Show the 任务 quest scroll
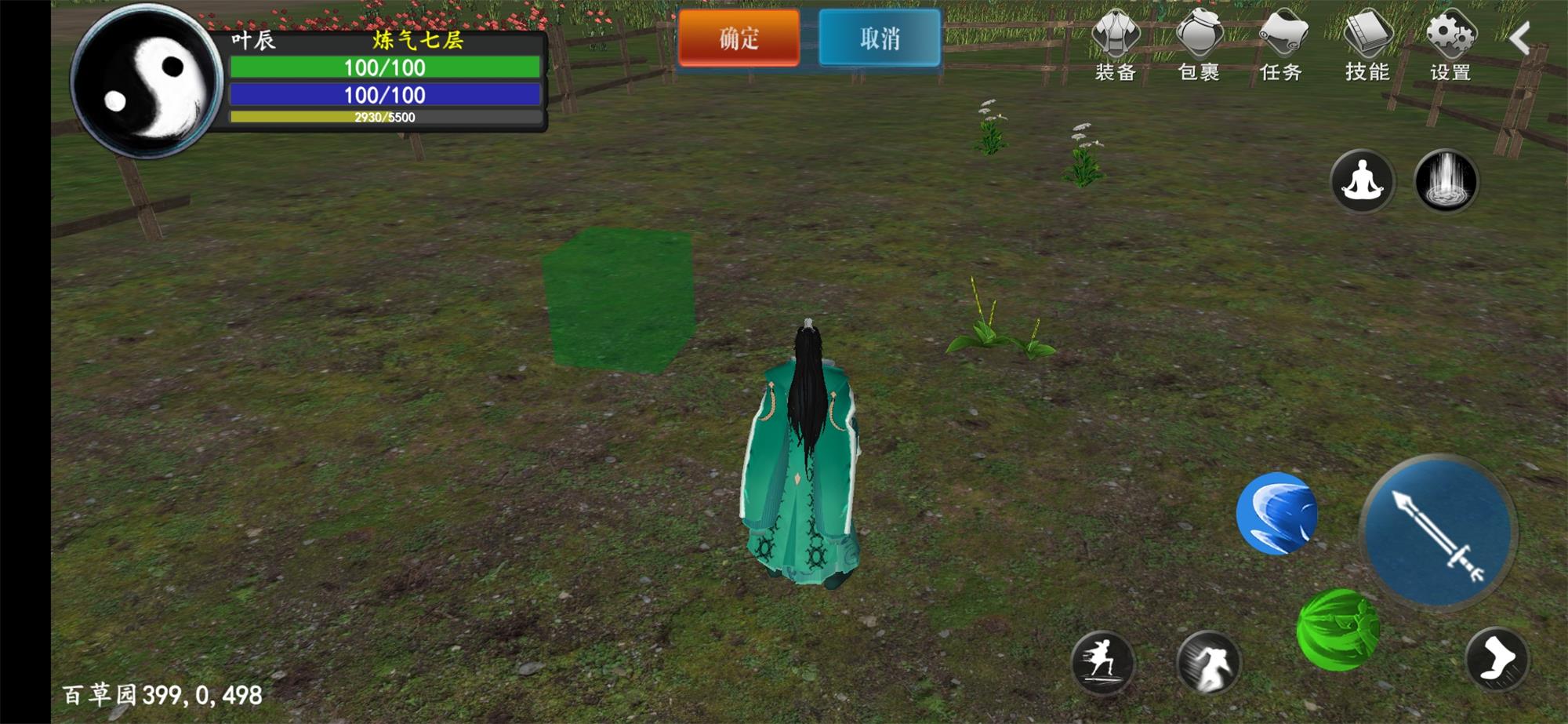 tap(1281, 45)
